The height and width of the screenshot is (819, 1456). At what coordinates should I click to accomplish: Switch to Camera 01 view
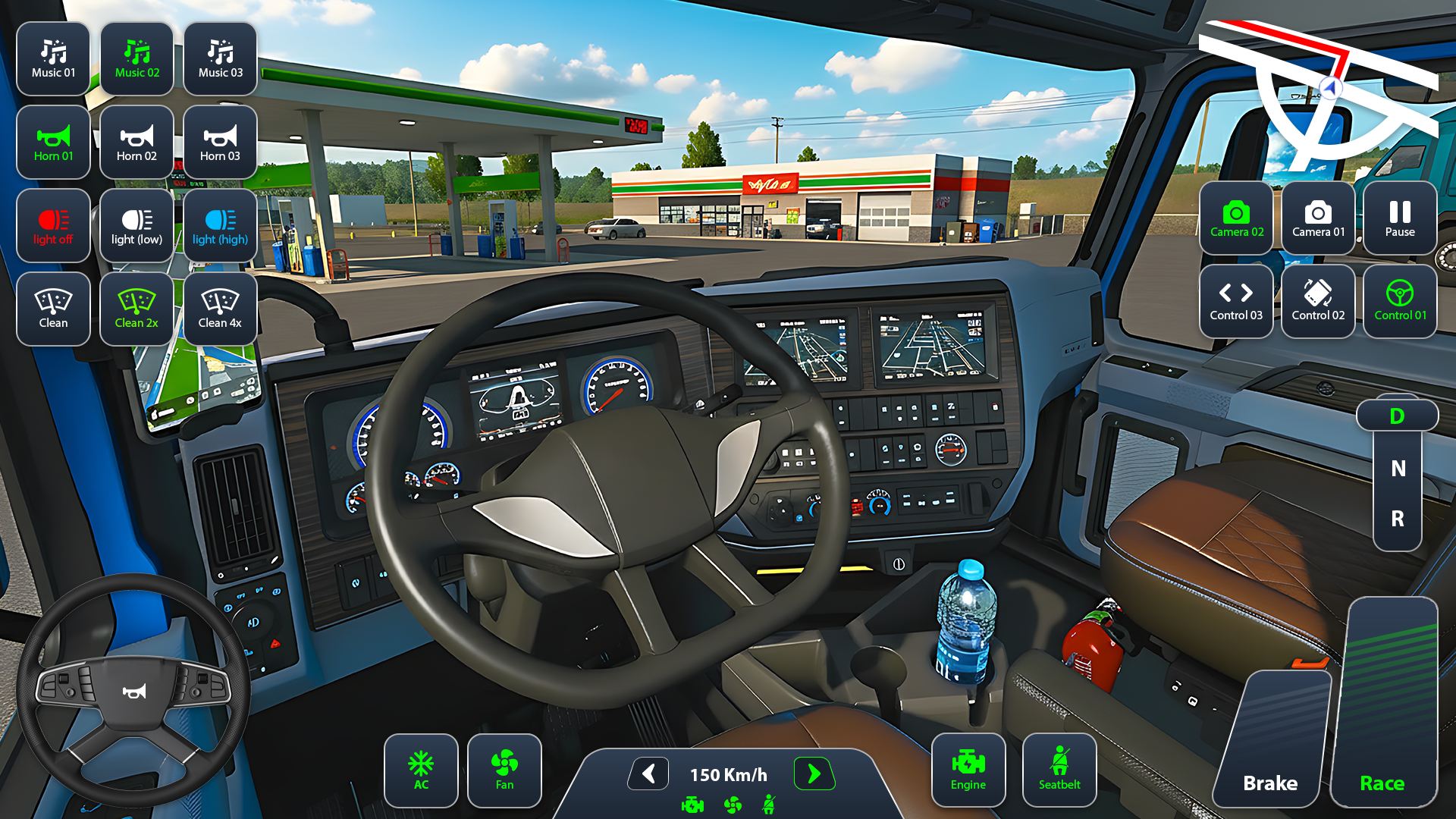(1317, 219)
